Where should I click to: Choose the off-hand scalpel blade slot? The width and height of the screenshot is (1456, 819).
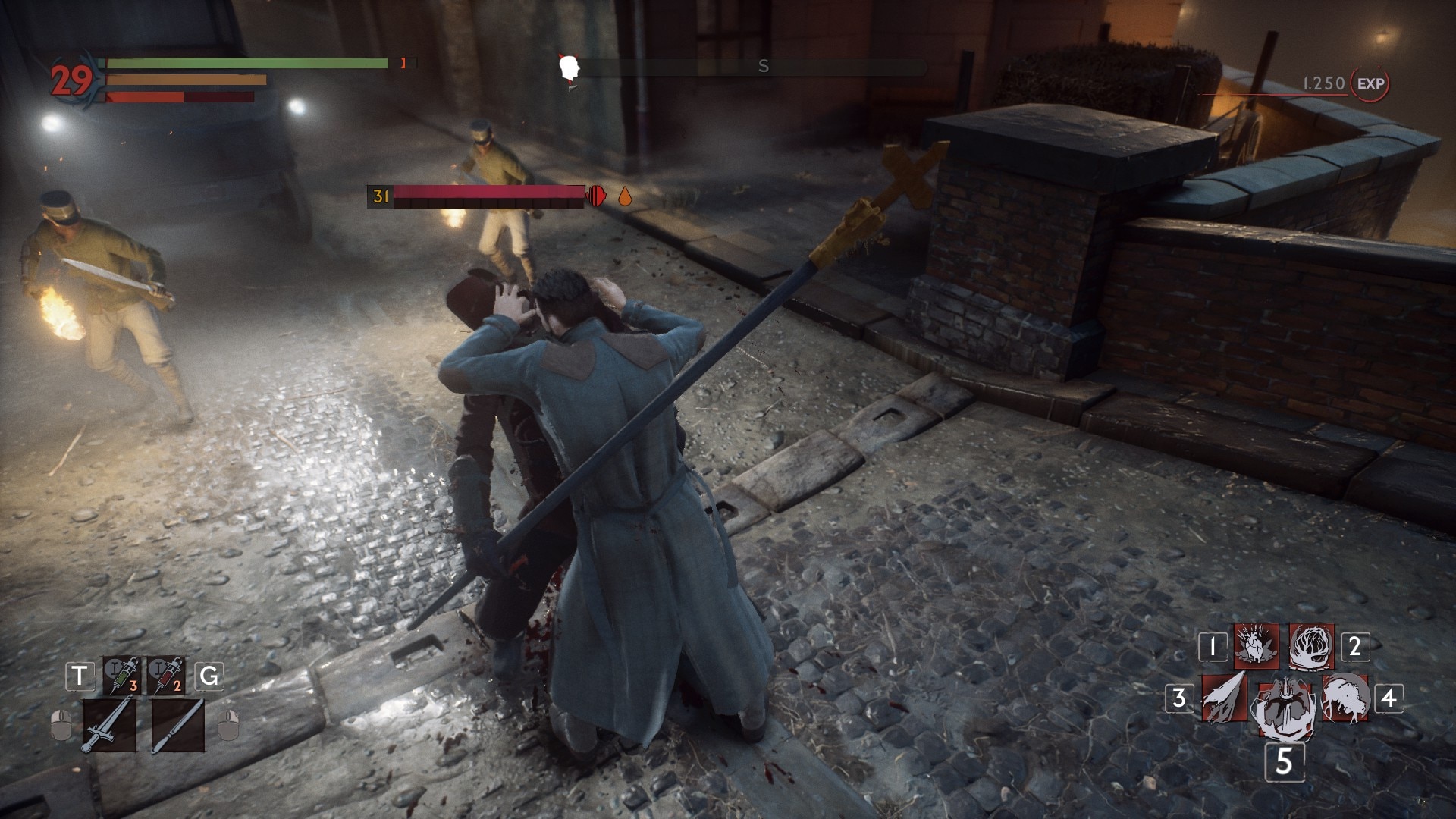tap(177, 725)
